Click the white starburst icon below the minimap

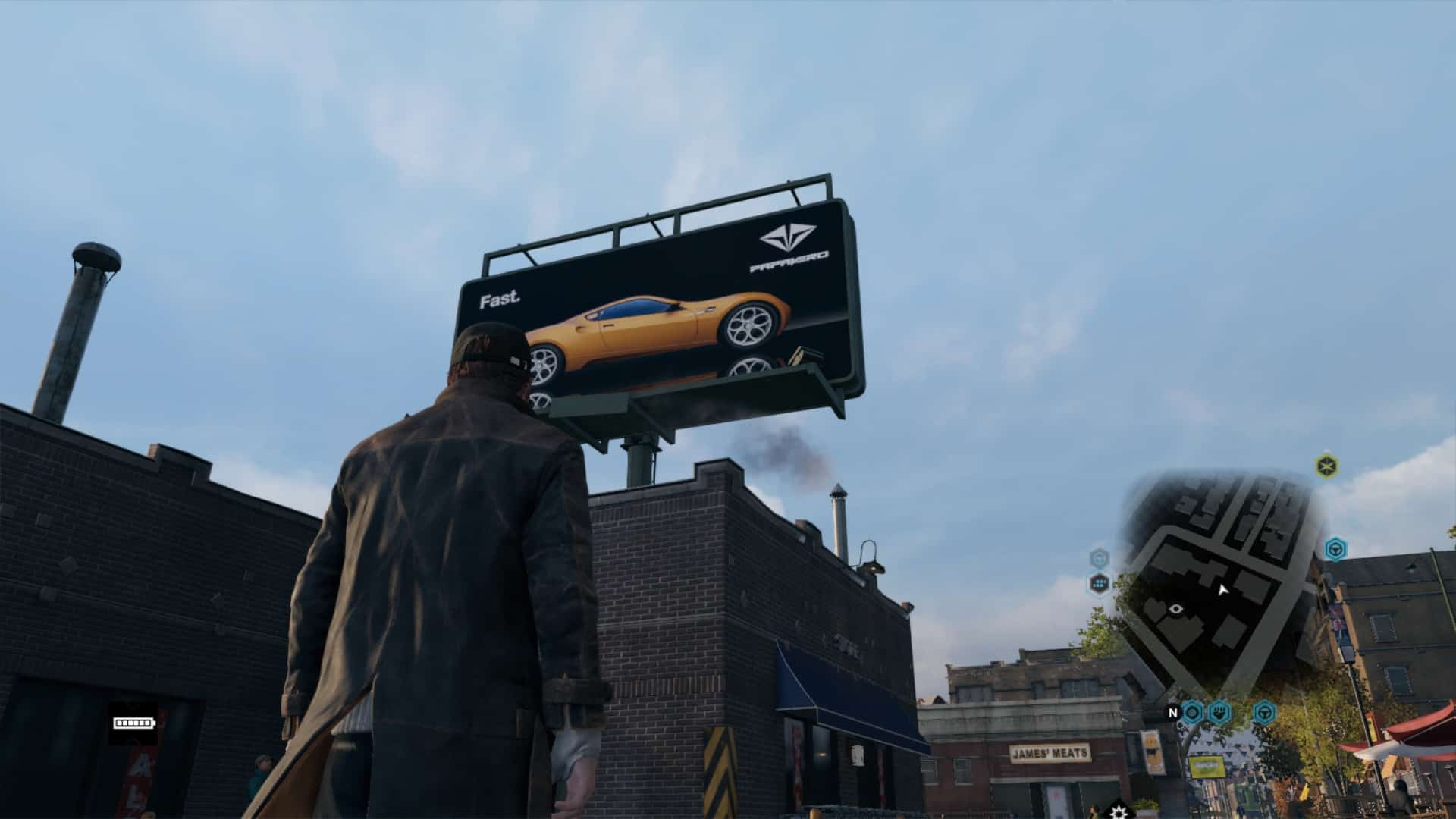[1117, 808]
